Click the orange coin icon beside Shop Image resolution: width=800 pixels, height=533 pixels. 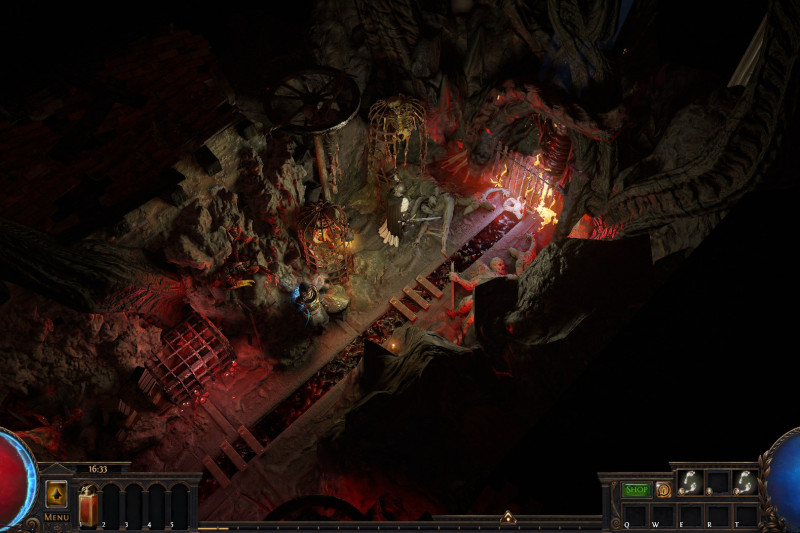pyautogui.click(x=663, y=490)
